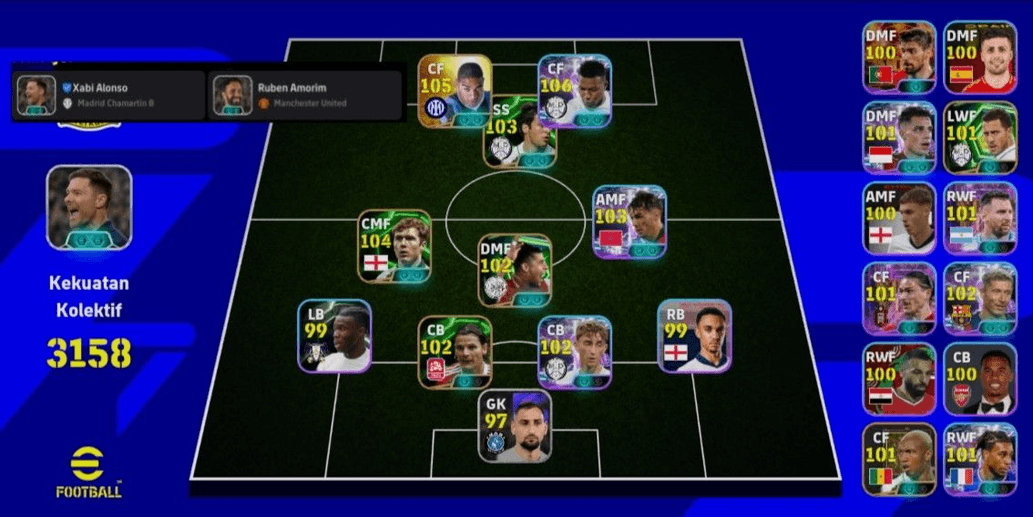Viewport: 1033px width, 517px height.
Task: Choose the RB 99 defender card
Action: pos(694,336)
